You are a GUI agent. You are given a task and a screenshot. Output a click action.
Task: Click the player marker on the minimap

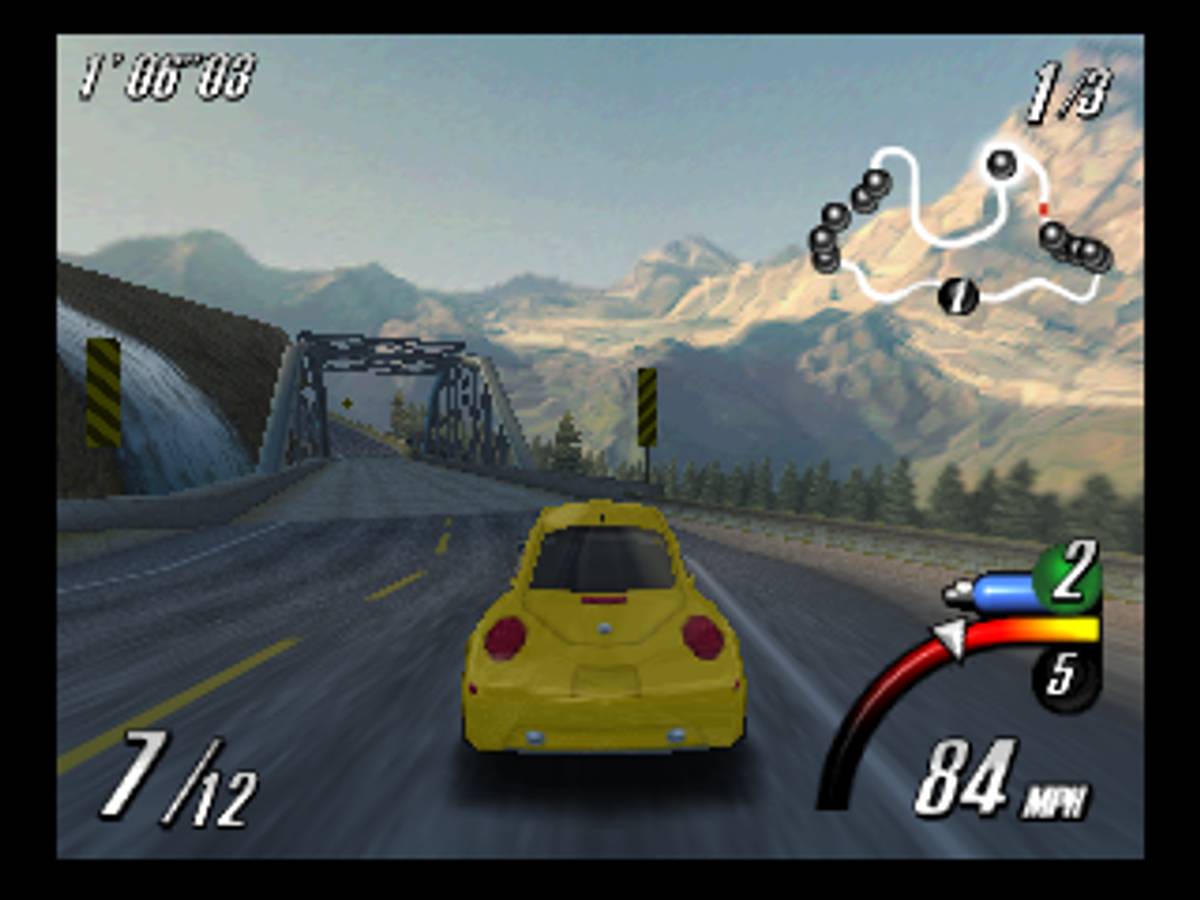(958, 296)
